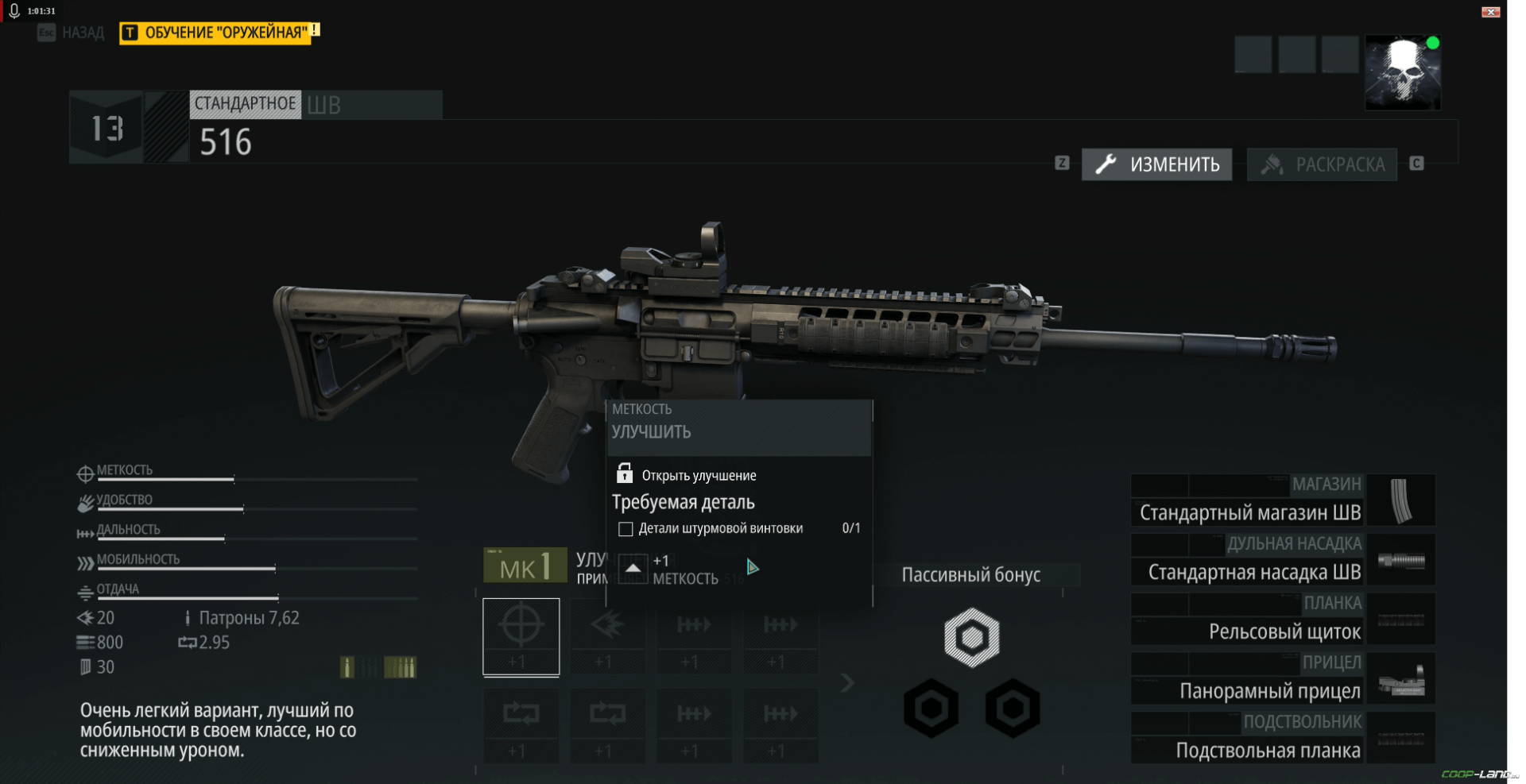
Task: Open the РАСКРАСКА paint option
Action: coord(1323,164)
